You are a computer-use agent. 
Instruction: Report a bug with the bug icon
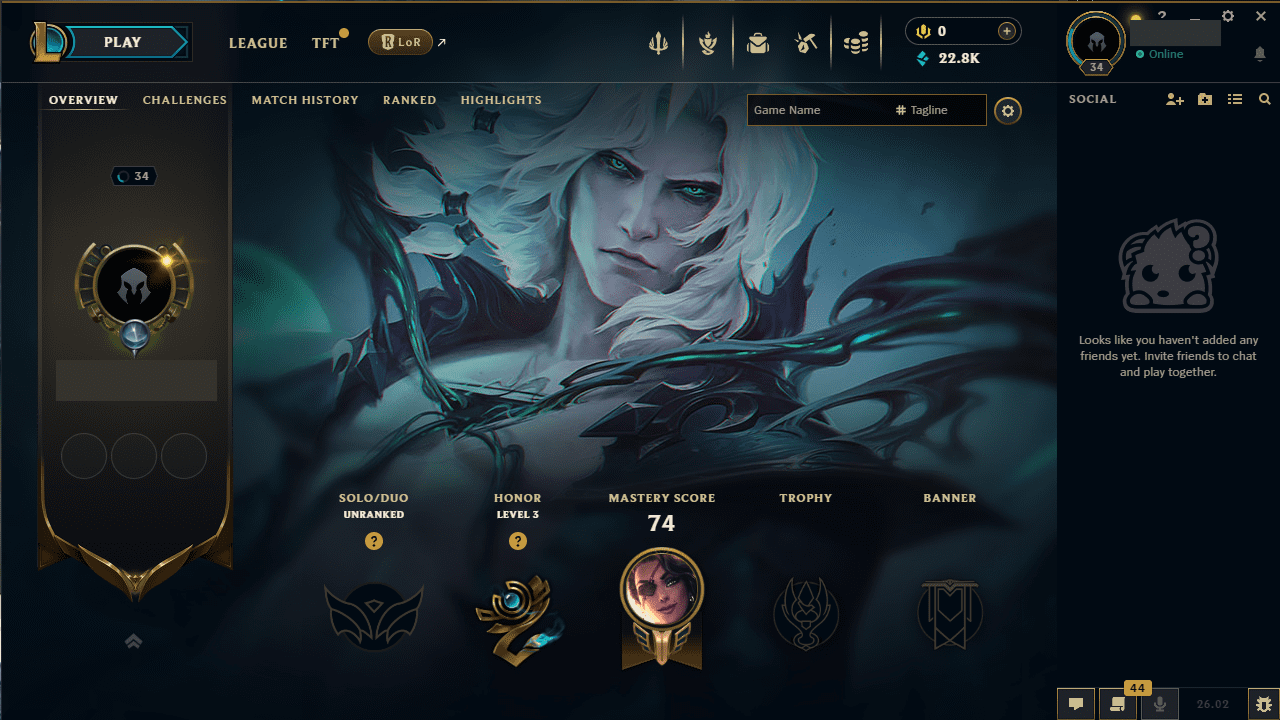[1262, 705]
